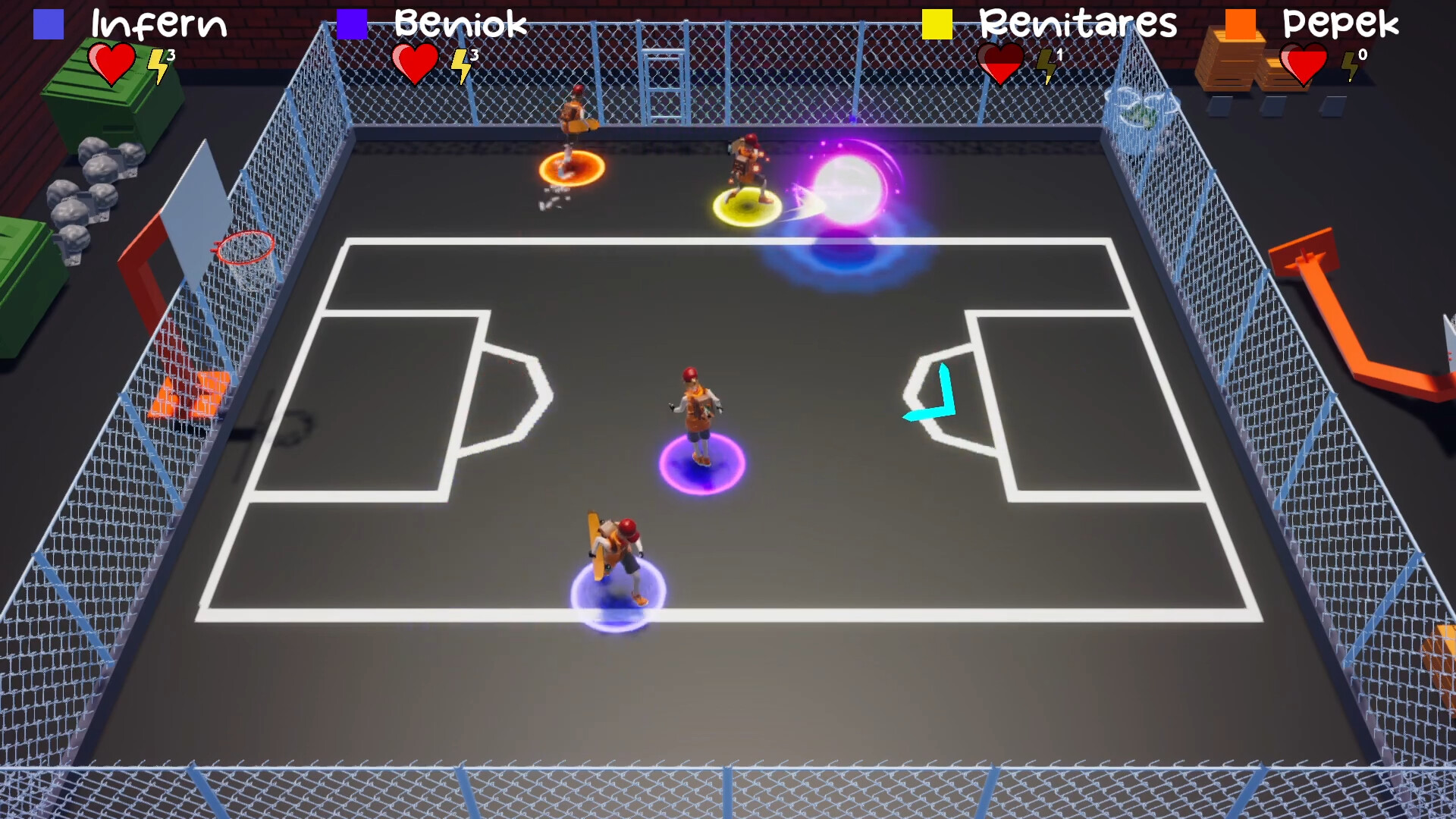Click the player name Renitares
Image resolution: width=1456 pixels, height=819 pixels.
pos(1078,25)
